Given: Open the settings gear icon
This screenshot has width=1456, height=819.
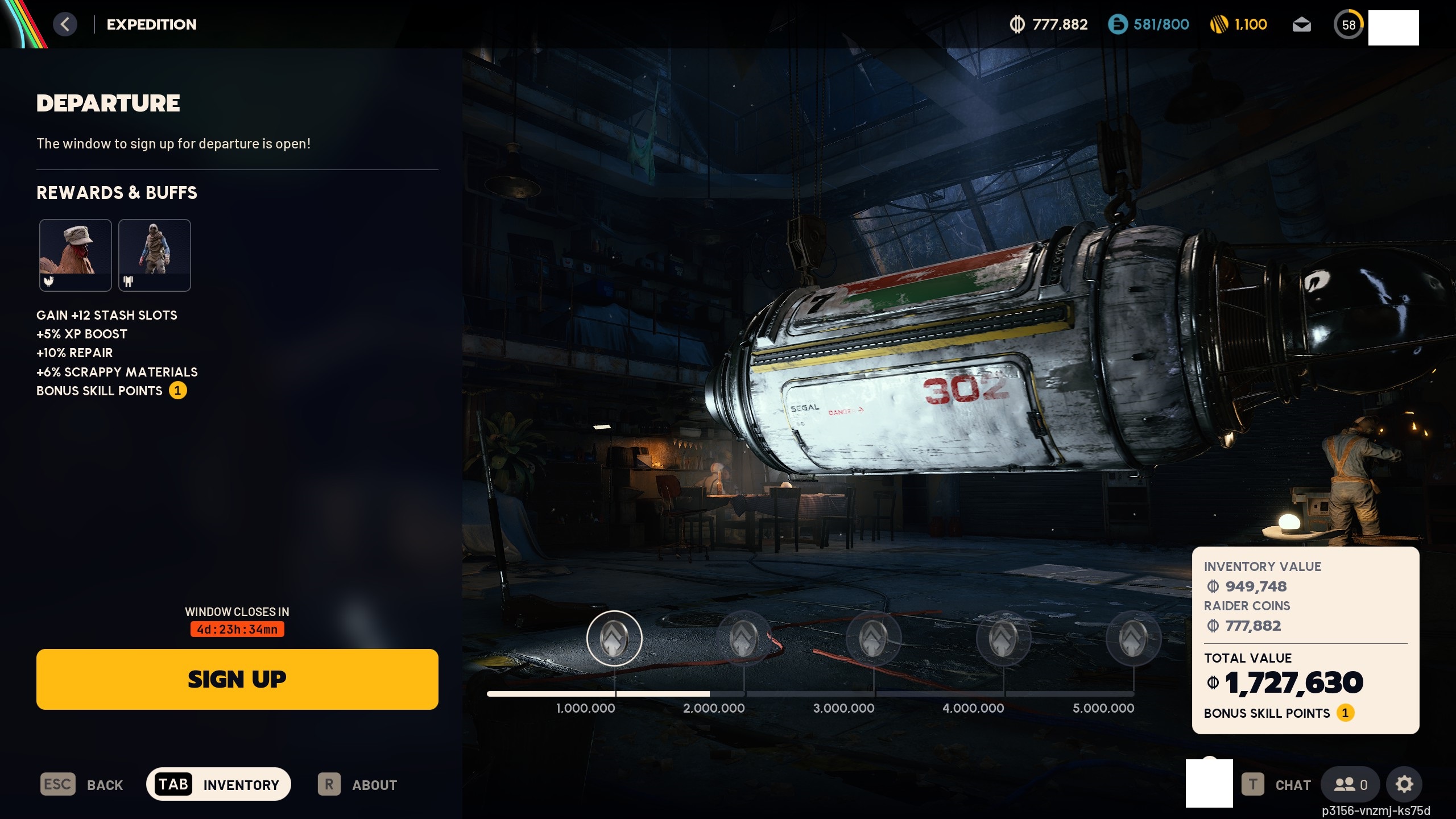Looking at the screenshot, I should point(1404,785).
